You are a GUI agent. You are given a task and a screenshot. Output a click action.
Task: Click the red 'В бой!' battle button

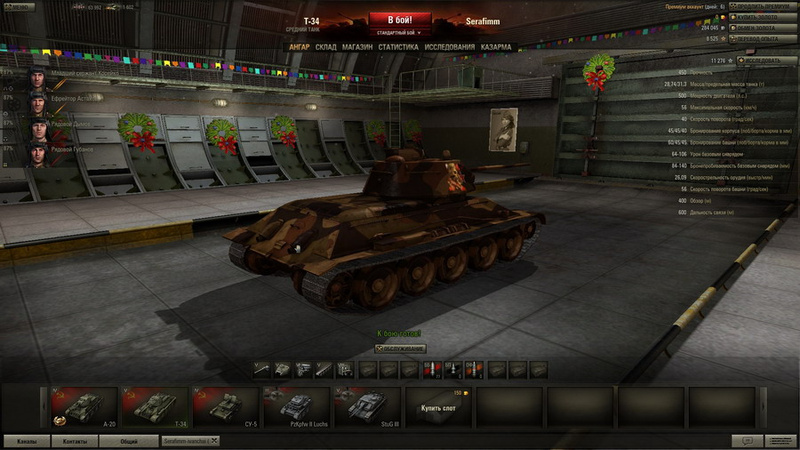(x=399, y=19)
